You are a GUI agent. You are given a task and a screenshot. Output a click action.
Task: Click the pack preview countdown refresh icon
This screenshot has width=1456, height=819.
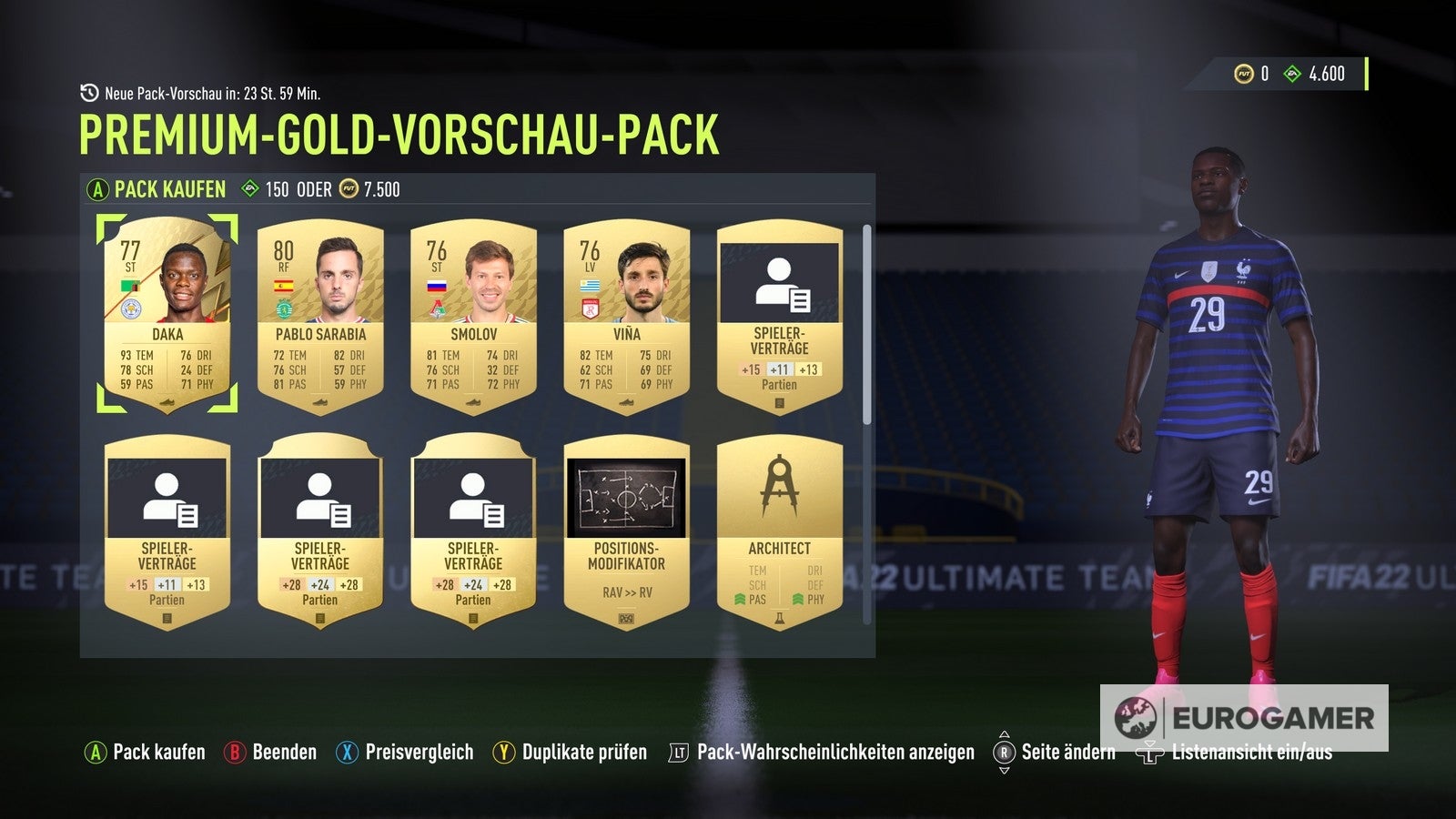coord(89,91)
